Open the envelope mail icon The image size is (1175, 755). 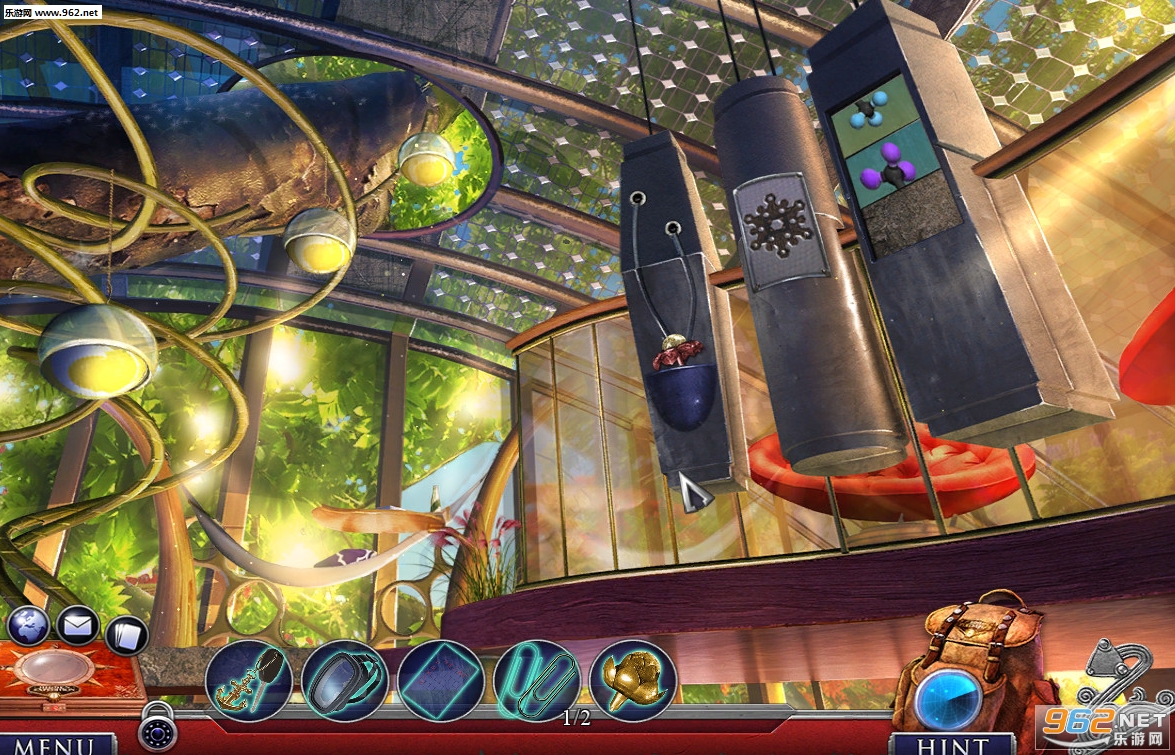point(77,627)
